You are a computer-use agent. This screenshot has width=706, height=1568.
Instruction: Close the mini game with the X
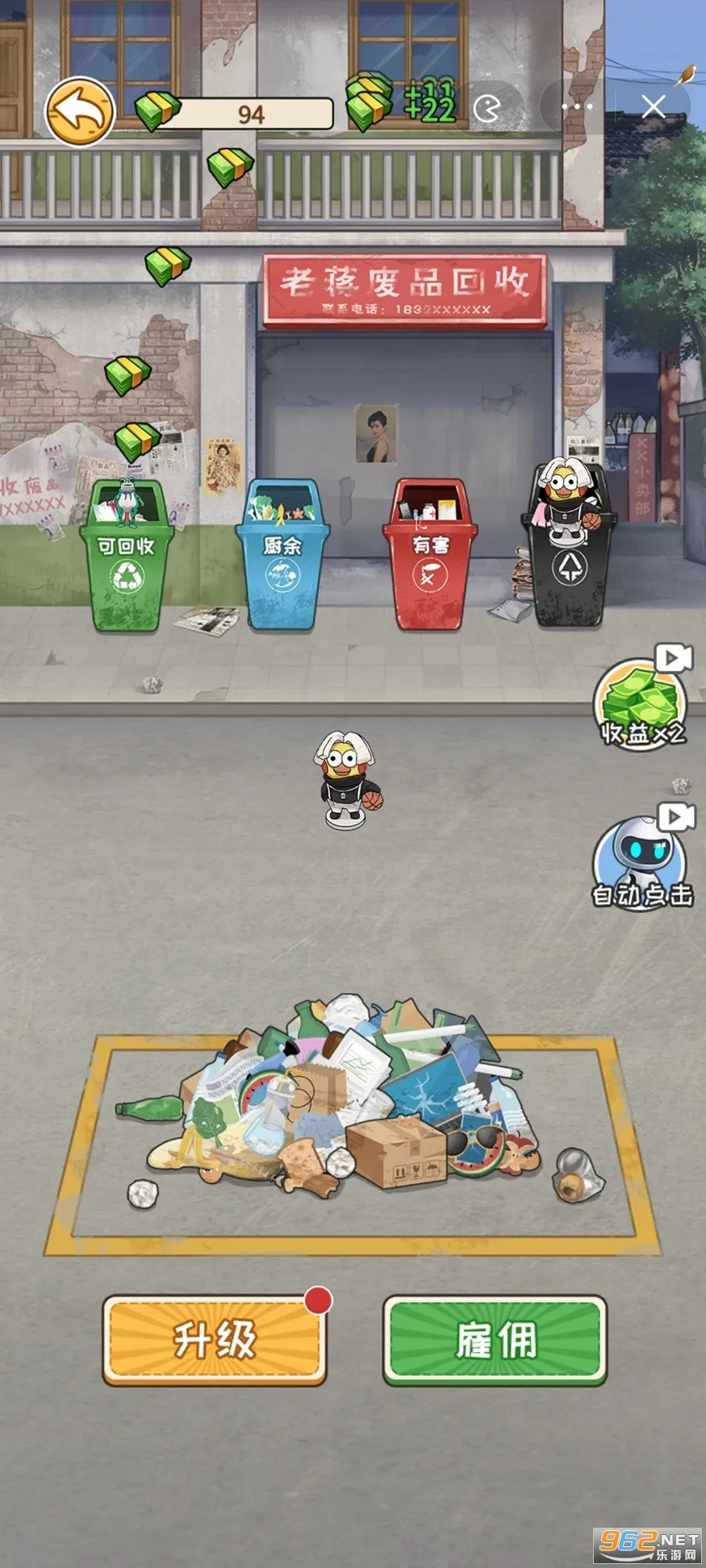pyautogui.click(x=654, y=106)
